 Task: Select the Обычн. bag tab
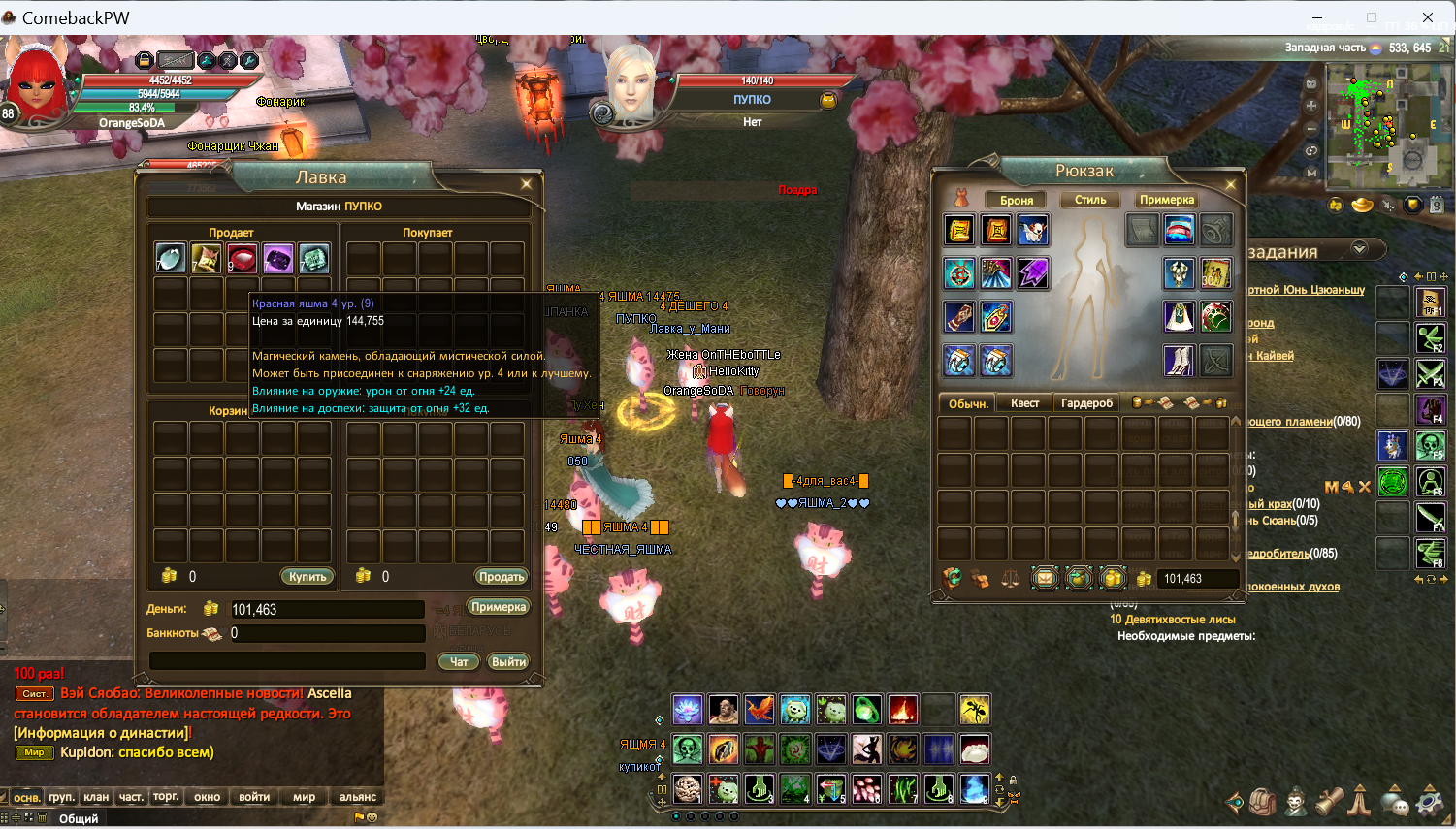coord(968,403)
